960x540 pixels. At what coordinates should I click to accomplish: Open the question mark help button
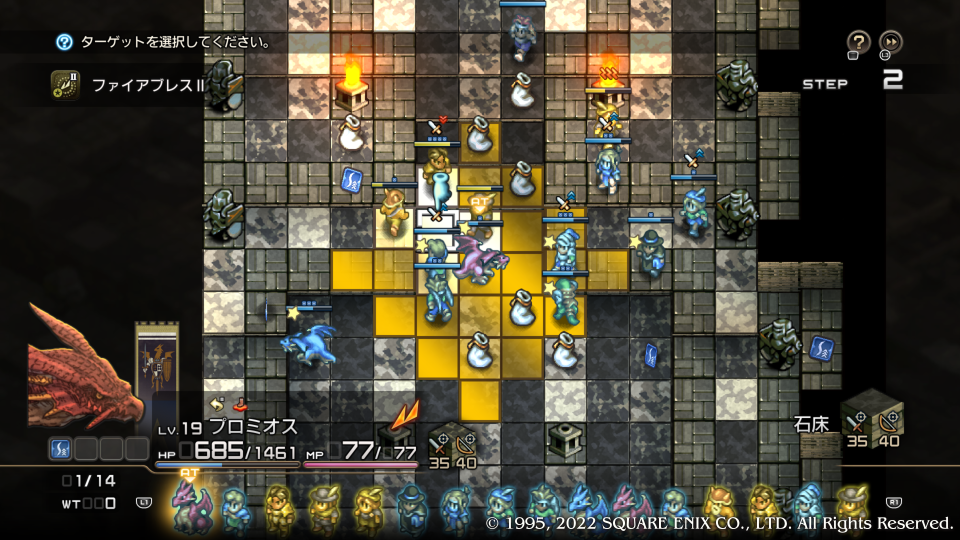pos(858,42)
